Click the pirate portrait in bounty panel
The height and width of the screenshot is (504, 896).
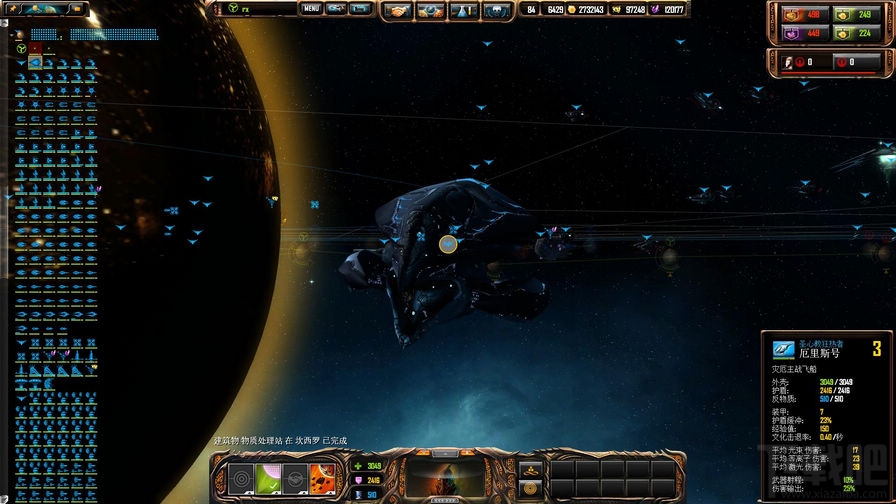click(x=788, y=62)
